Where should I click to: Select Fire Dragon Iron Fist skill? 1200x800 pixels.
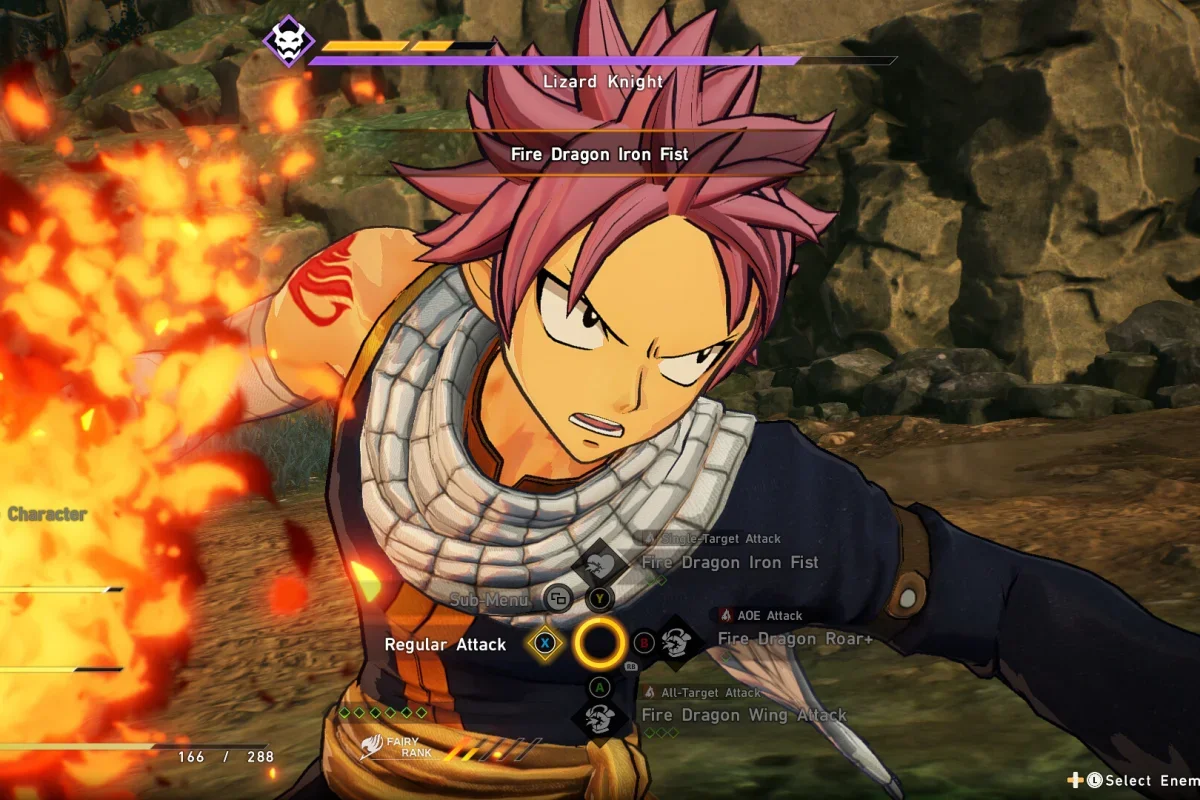click(730, 563)
